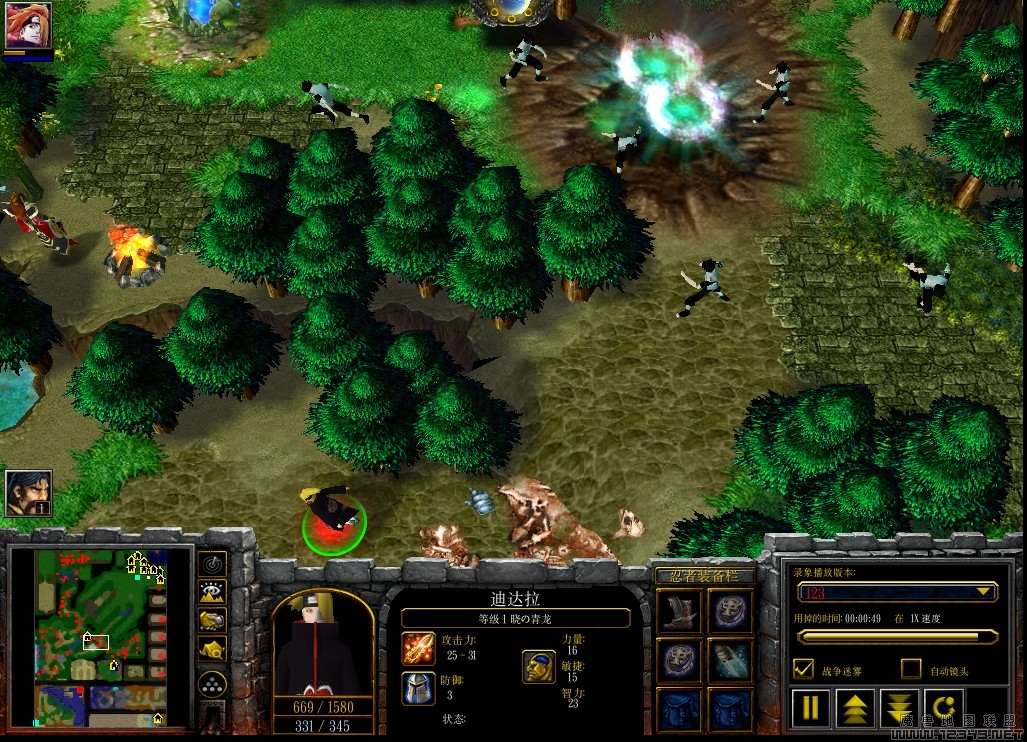
Task: Click the replay progress bar
Action: click(x=897, y=636)
